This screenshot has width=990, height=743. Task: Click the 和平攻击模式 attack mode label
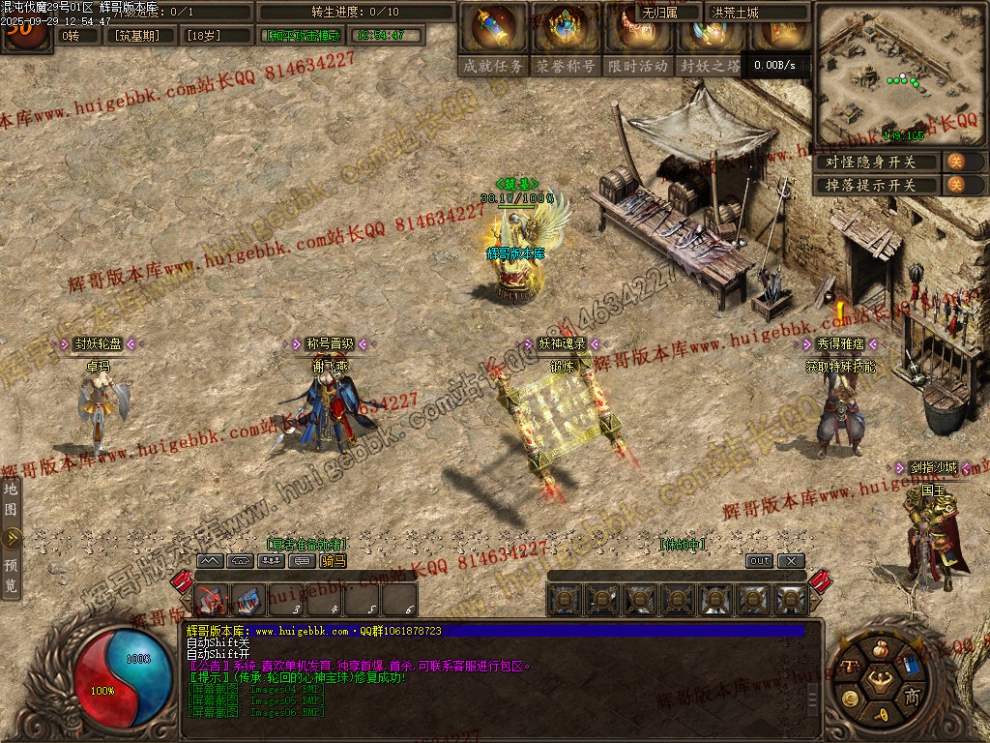point(302,35)
